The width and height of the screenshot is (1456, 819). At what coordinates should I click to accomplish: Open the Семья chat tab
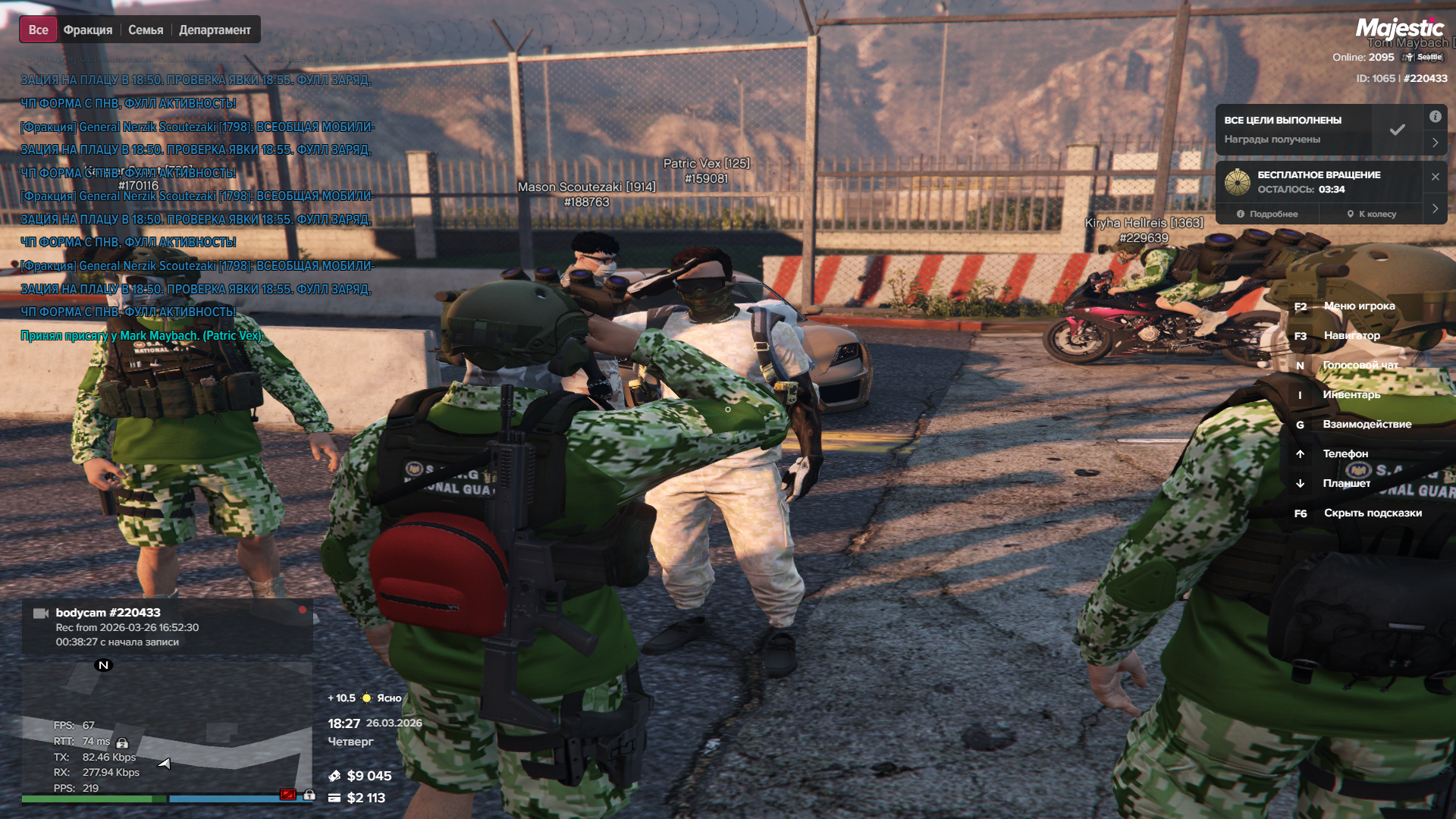point(146,30)
